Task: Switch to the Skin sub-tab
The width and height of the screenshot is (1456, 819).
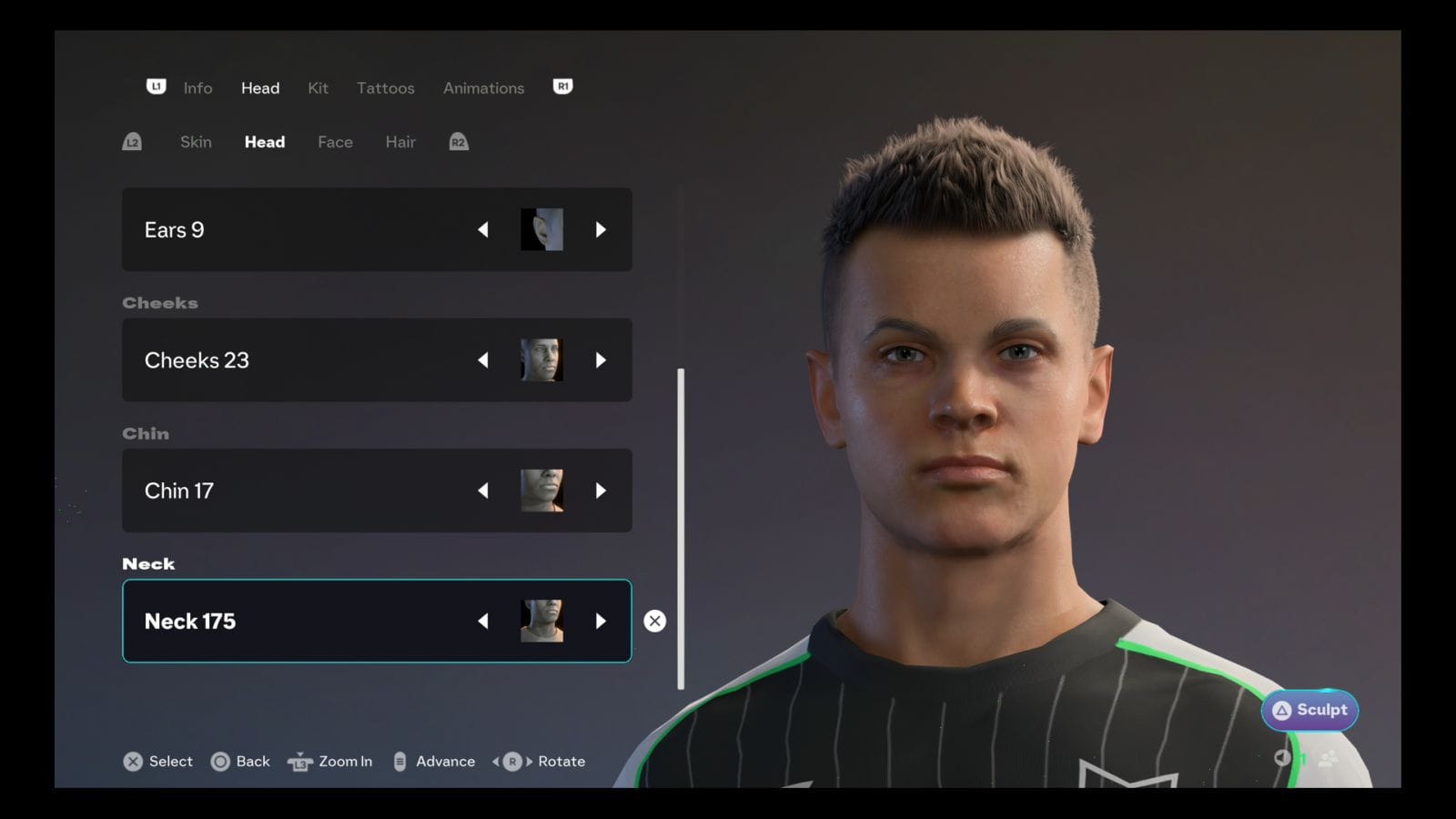Action: (x=196, y=142)
